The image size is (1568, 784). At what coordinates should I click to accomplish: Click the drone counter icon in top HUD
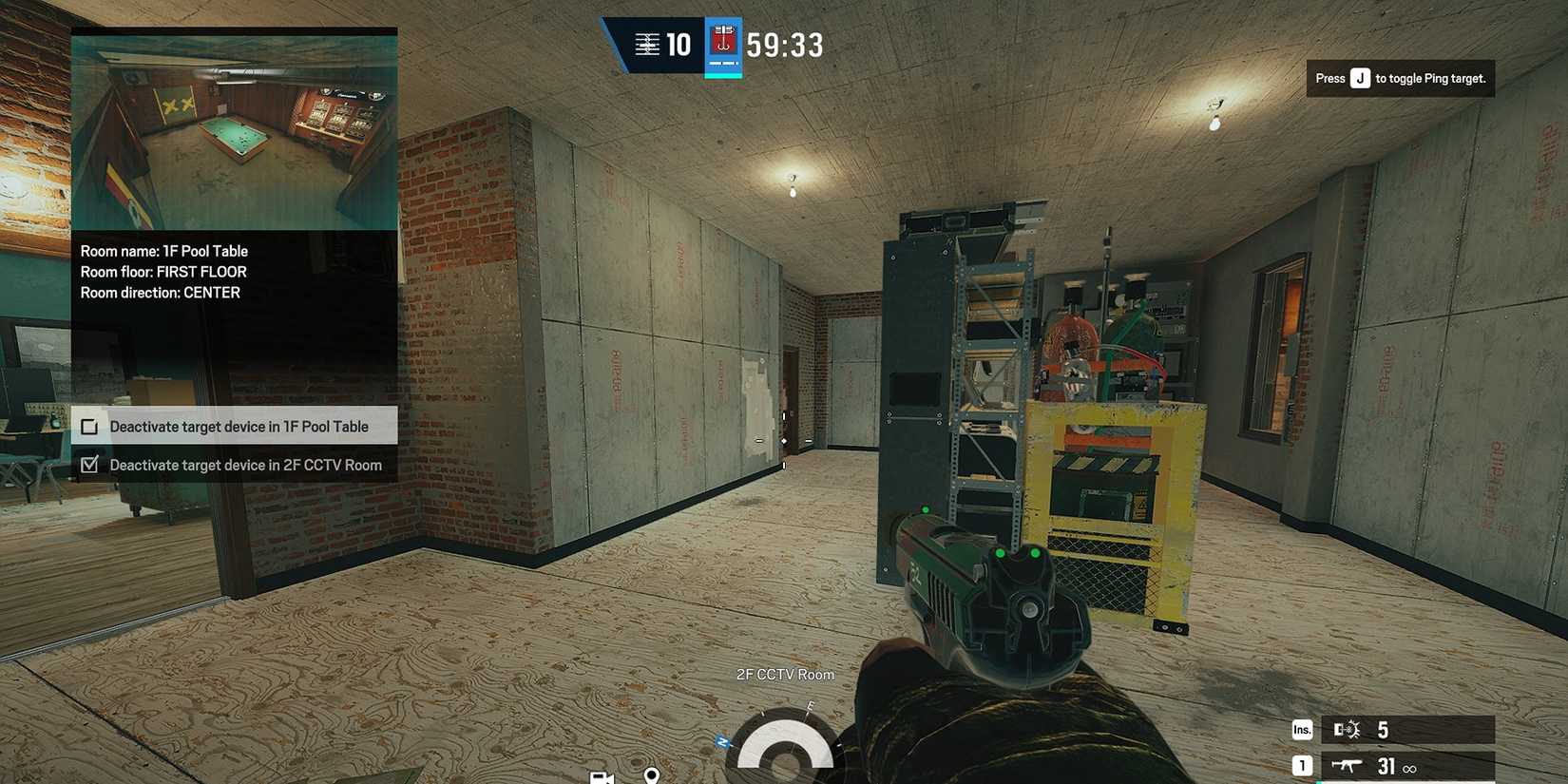pos(647,44)
